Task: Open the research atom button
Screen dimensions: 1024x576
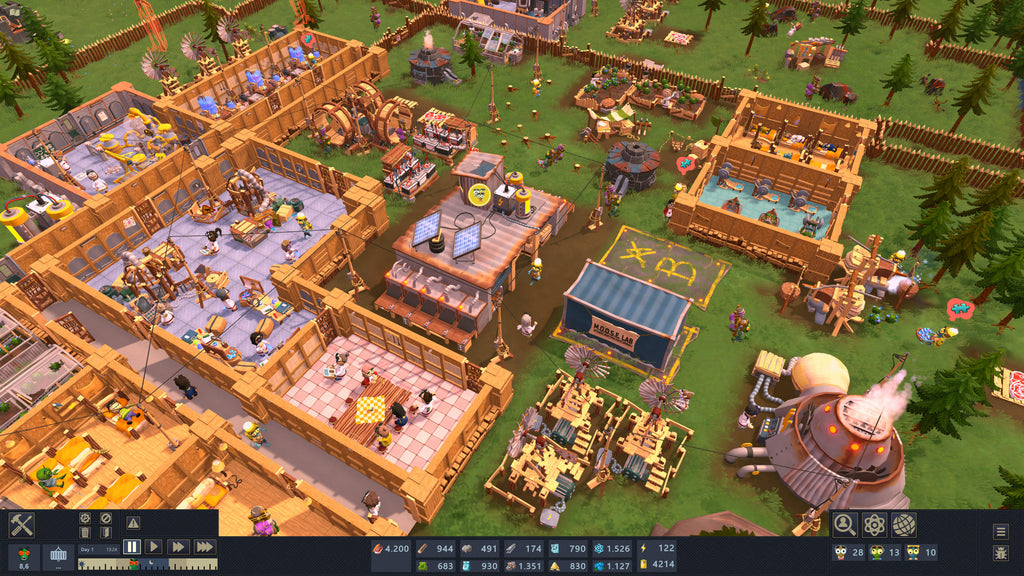Action: coord(874,524)
